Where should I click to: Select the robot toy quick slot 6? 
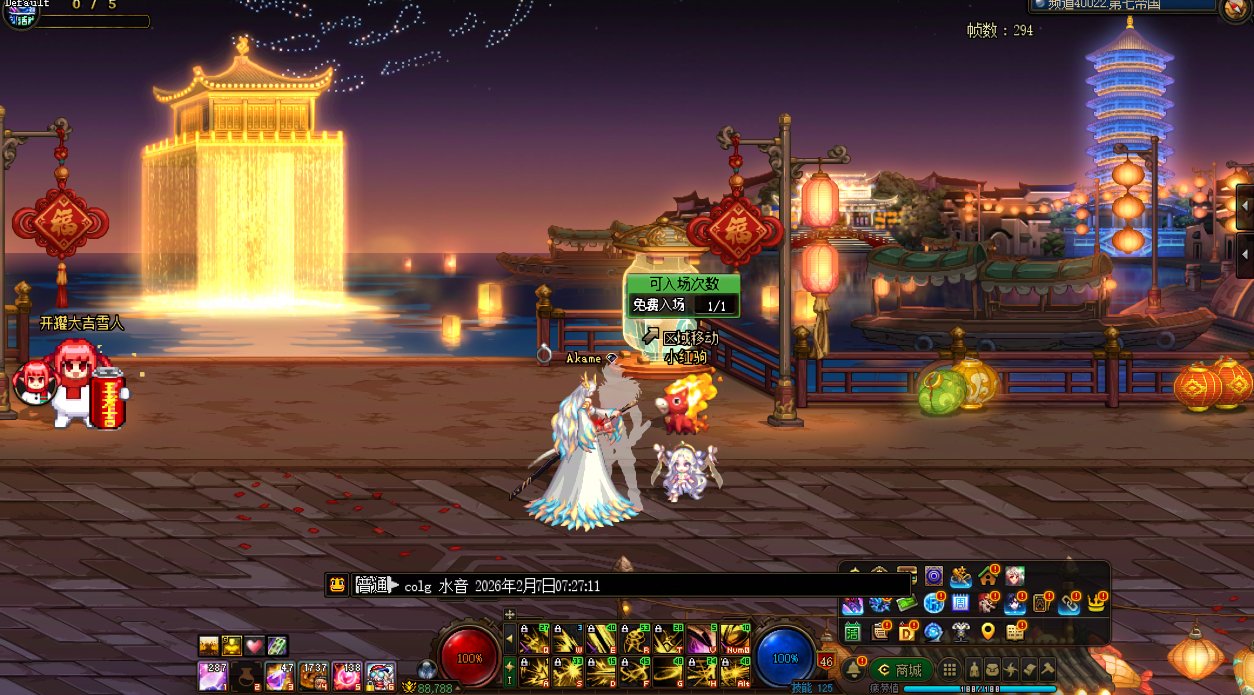(x=381, y=675)
